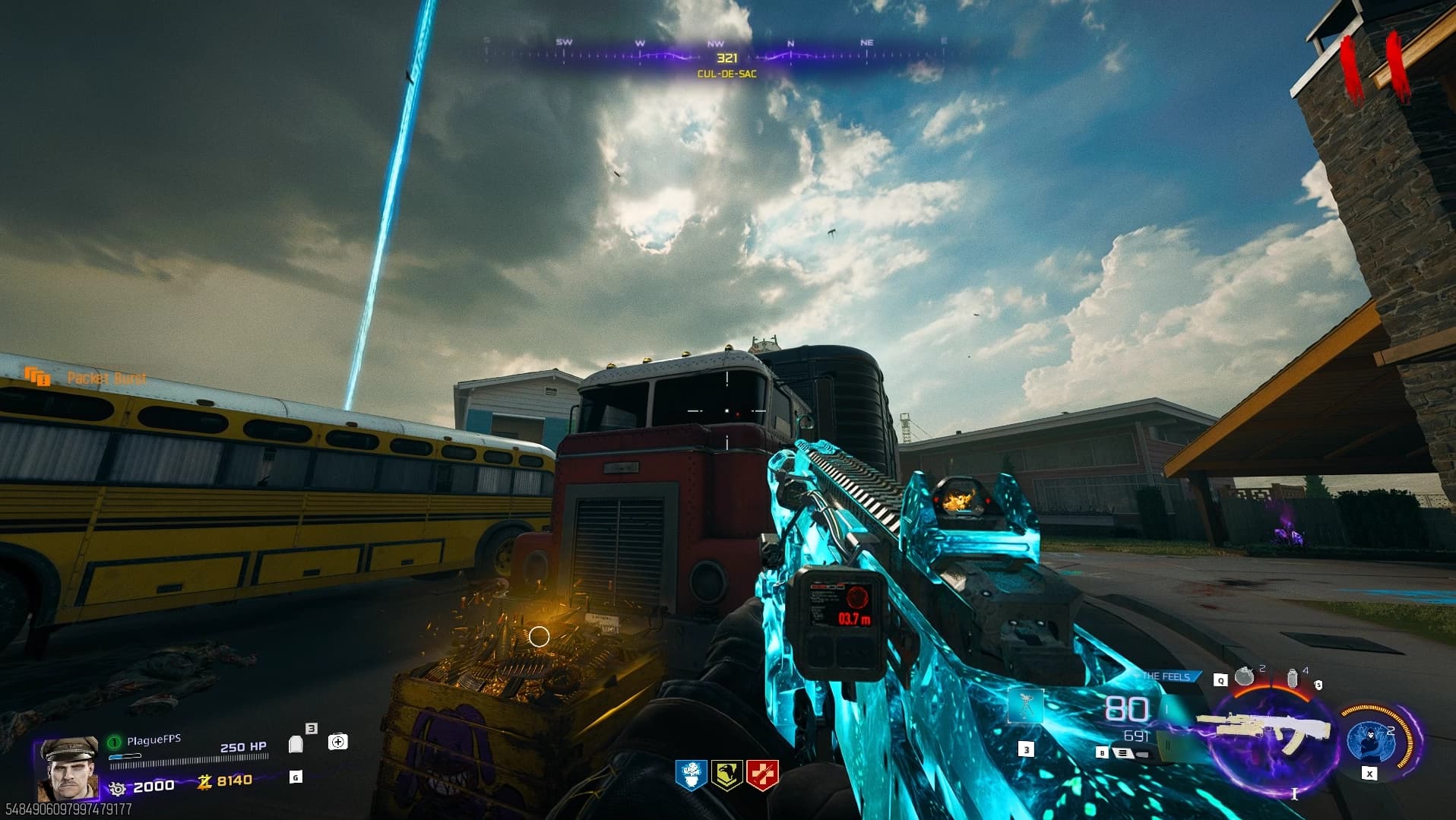The height and width of the screenshot is (820, 1456).
Task: Select the armor plate icon
Action: click(x=296, y=744)
